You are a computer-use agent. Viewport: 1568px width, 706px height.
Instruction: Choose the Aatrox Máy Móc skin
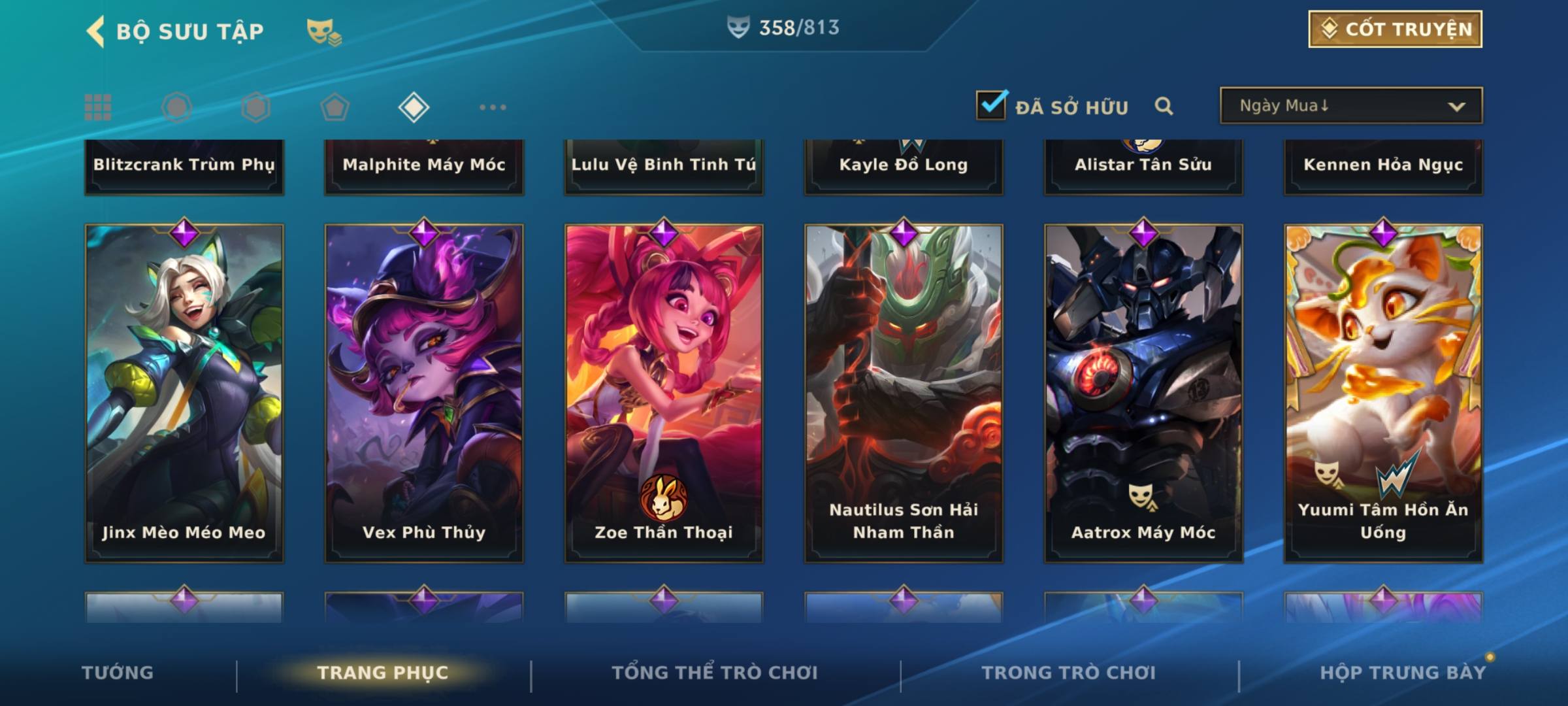pos(1143,392)
